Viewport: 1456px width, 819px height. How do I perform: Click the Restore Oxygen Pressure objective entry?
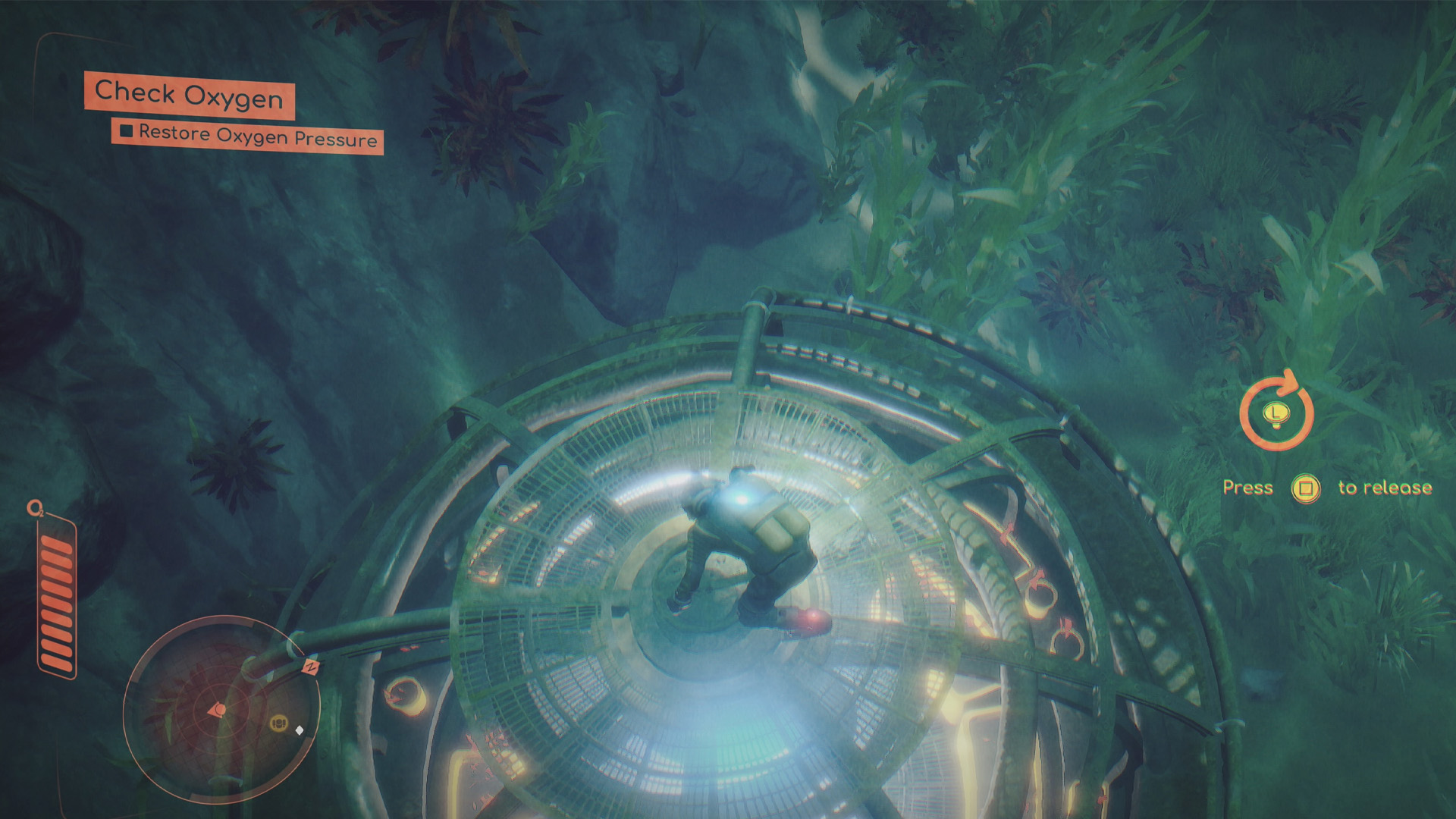tap(248, 136)
